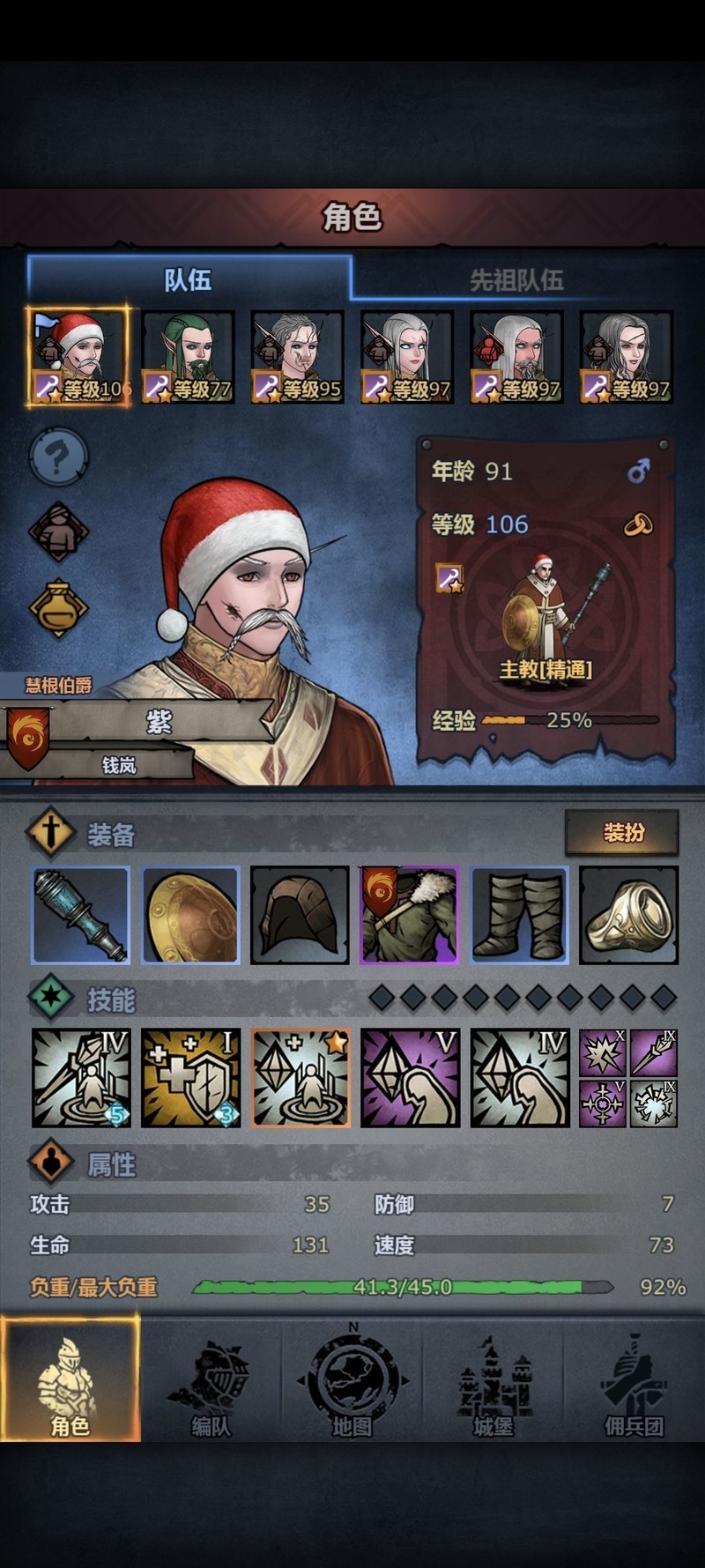Screen dimensions: 705x1568
Task: Switch to the 先祖队伍 tab
Action: click(516, 280)
